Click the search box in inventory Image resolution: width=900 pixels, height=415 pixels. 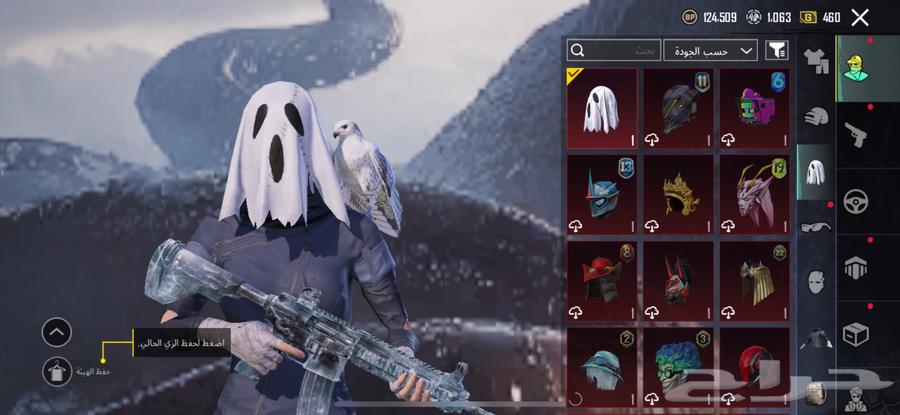click(614, 50)
